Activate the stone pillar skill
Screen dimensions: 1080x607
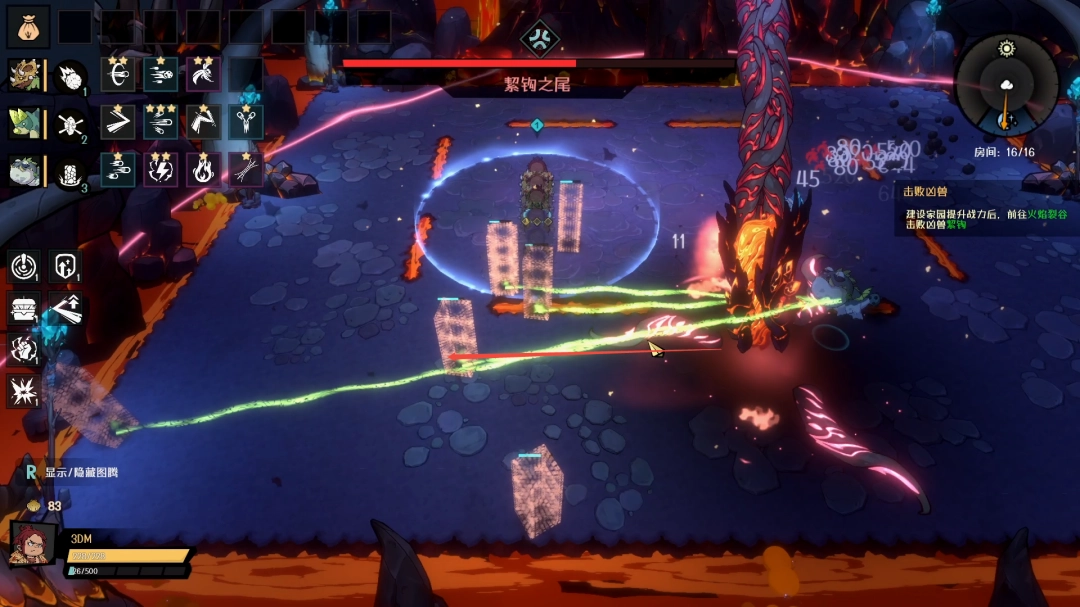(72, 171)
